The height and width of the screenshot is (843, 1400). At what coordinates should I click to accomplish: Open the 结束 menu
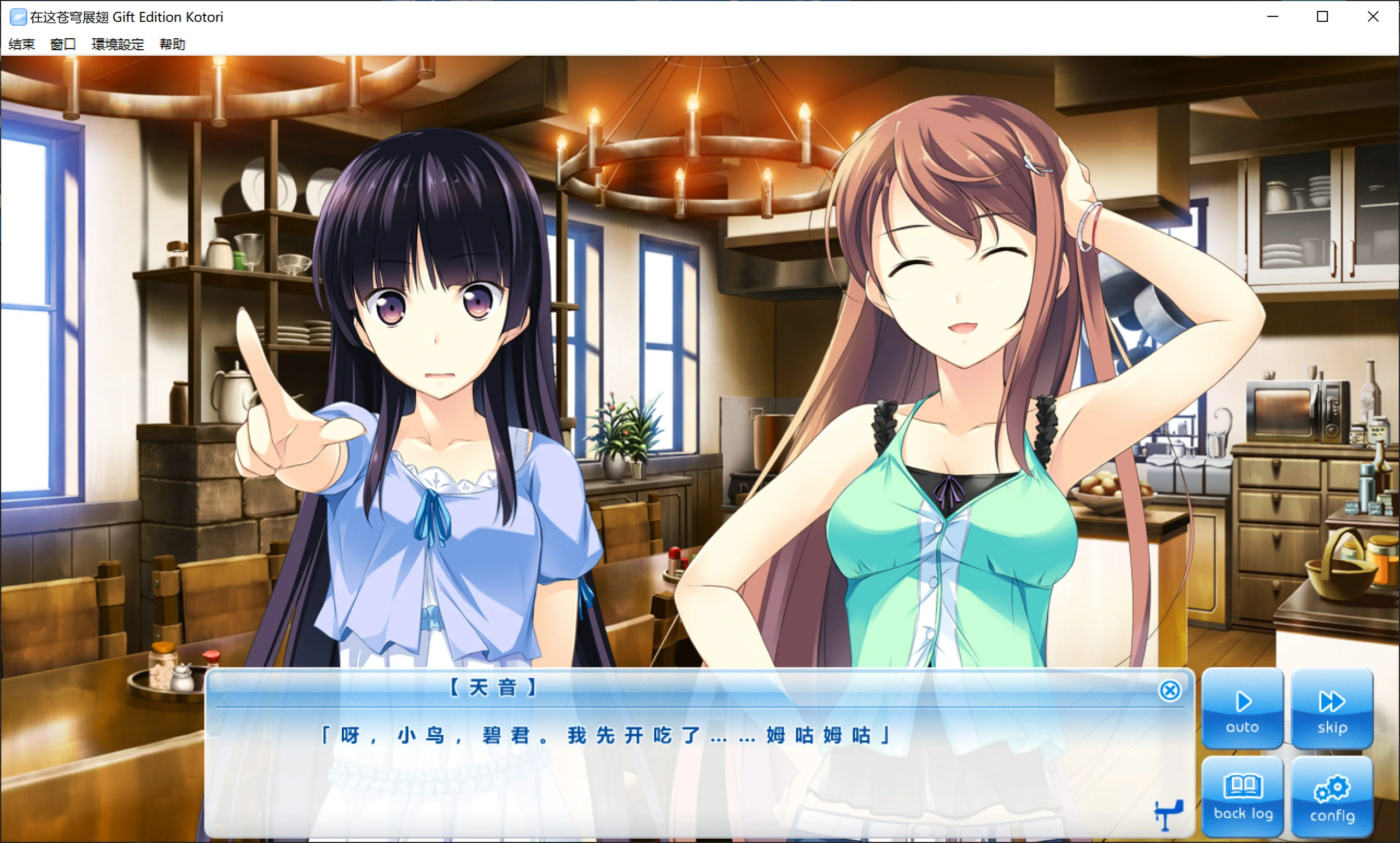tap(20, 44)
